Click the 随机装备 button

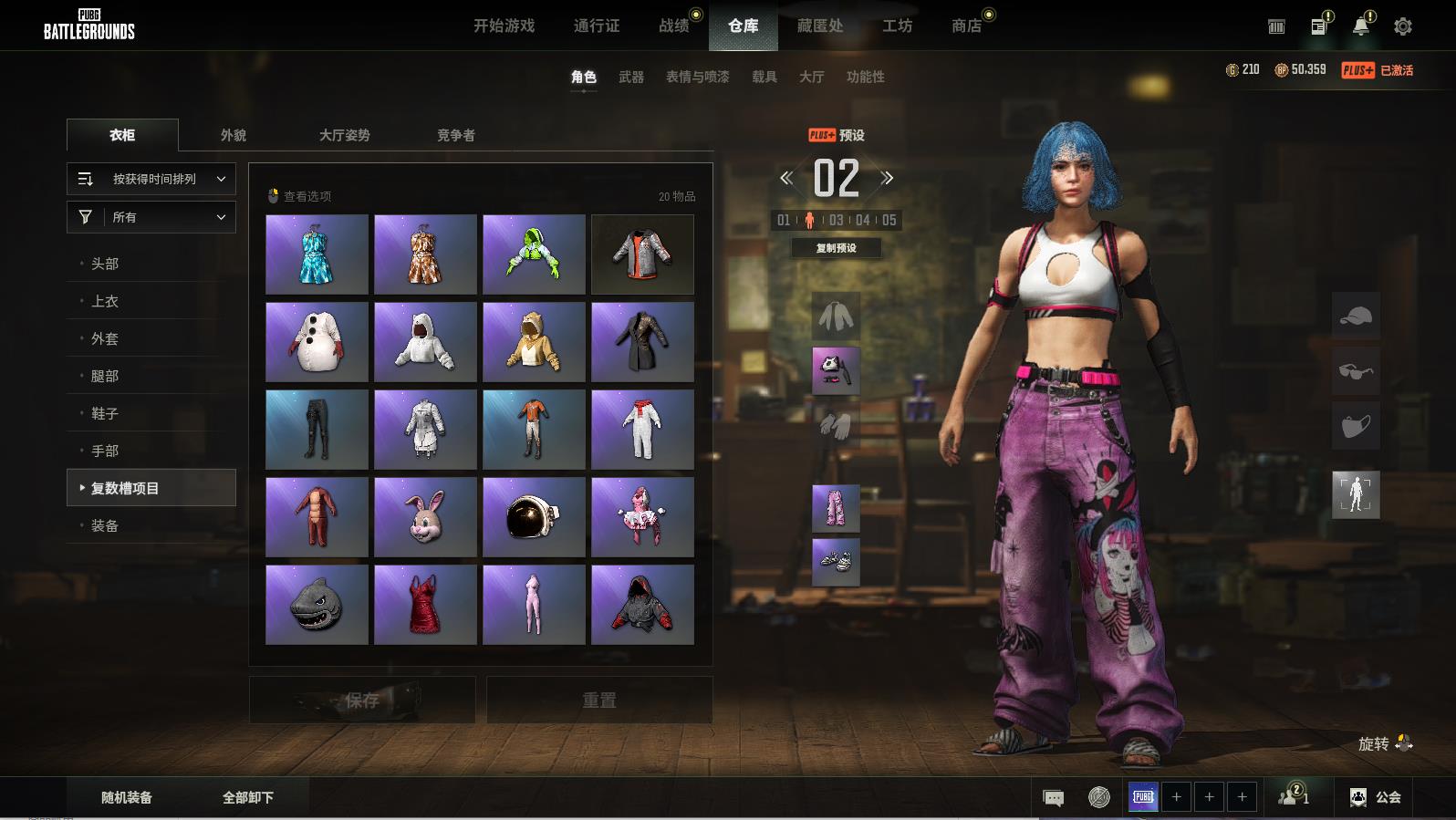127,797
